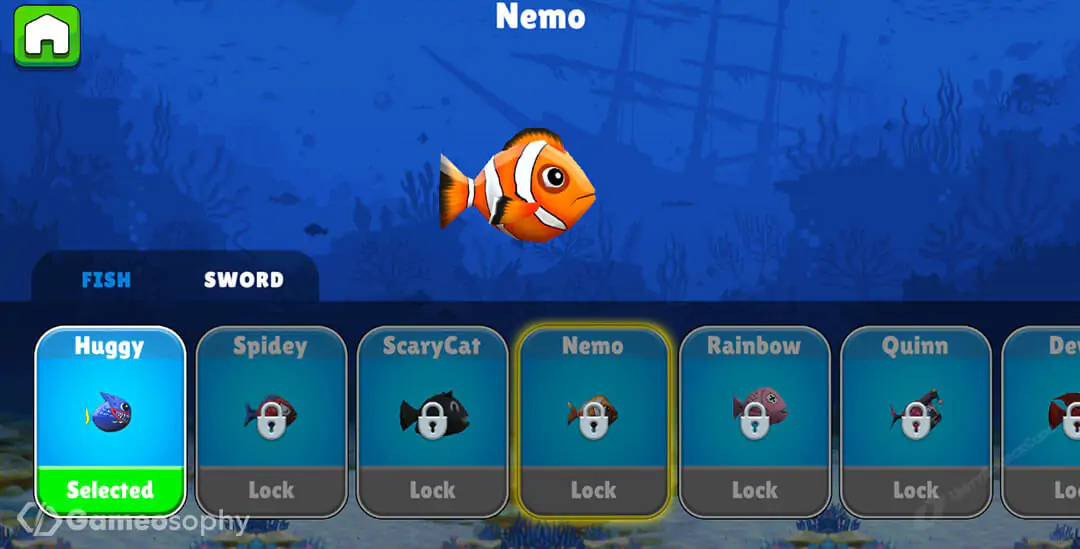This screenshot has width=1080, height=549.
Task: Choose the Rainbow fish card
Action: click(x=754, y=422)
